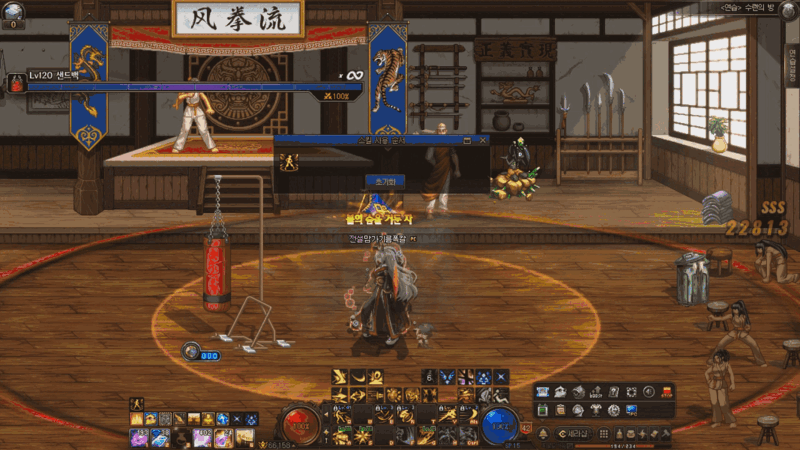
Task: Click the PC monitor icon
Action: point(631,410)
